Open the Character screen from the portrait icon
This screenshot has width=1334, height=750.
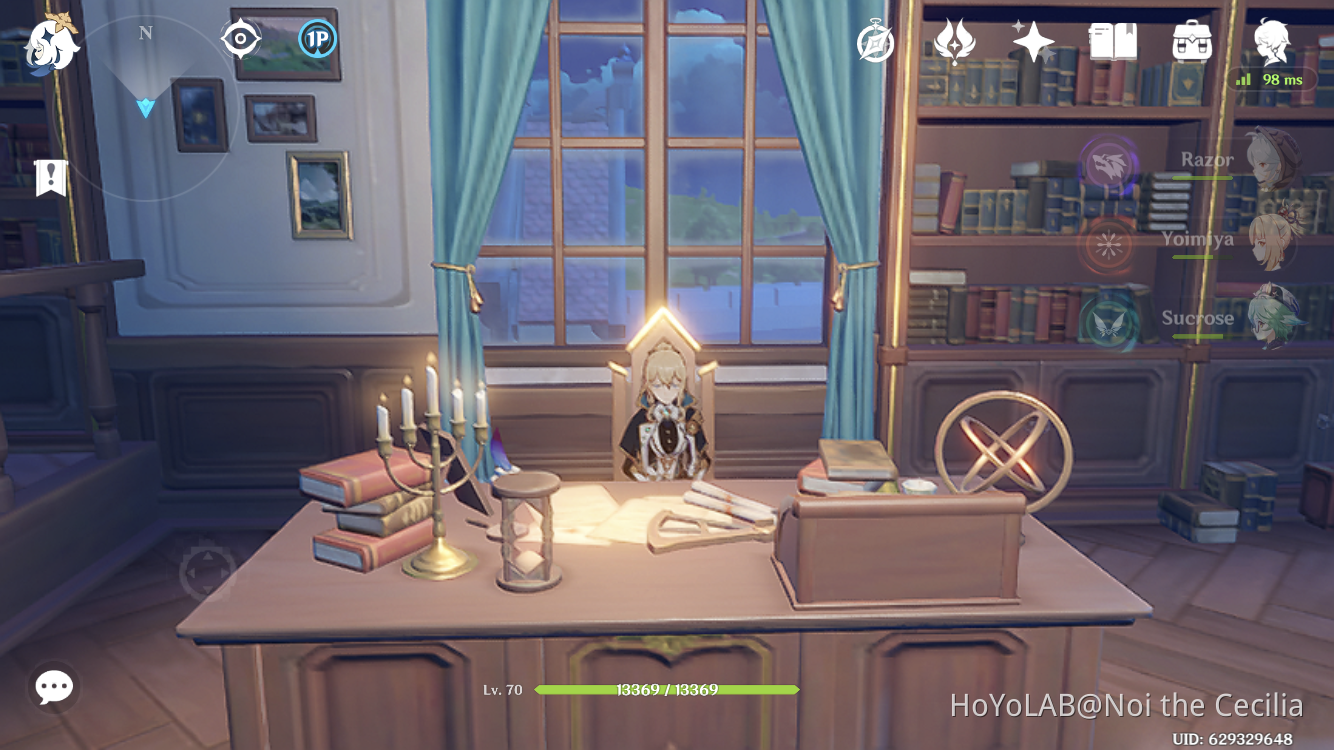tap(1272, 42)
